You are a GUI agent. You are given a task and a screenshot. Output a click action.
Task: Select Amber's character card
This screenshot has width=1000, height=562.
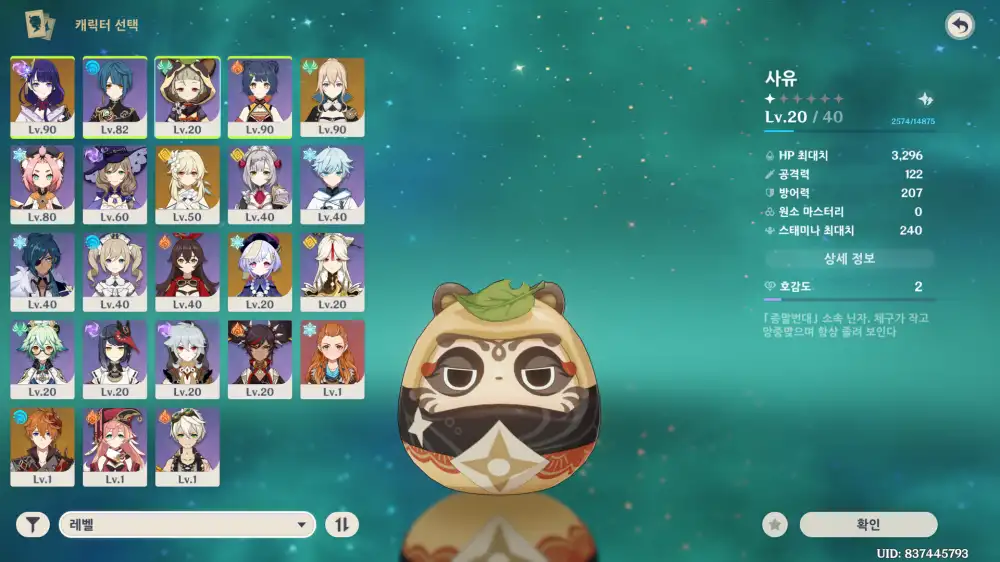coord(188,272)
